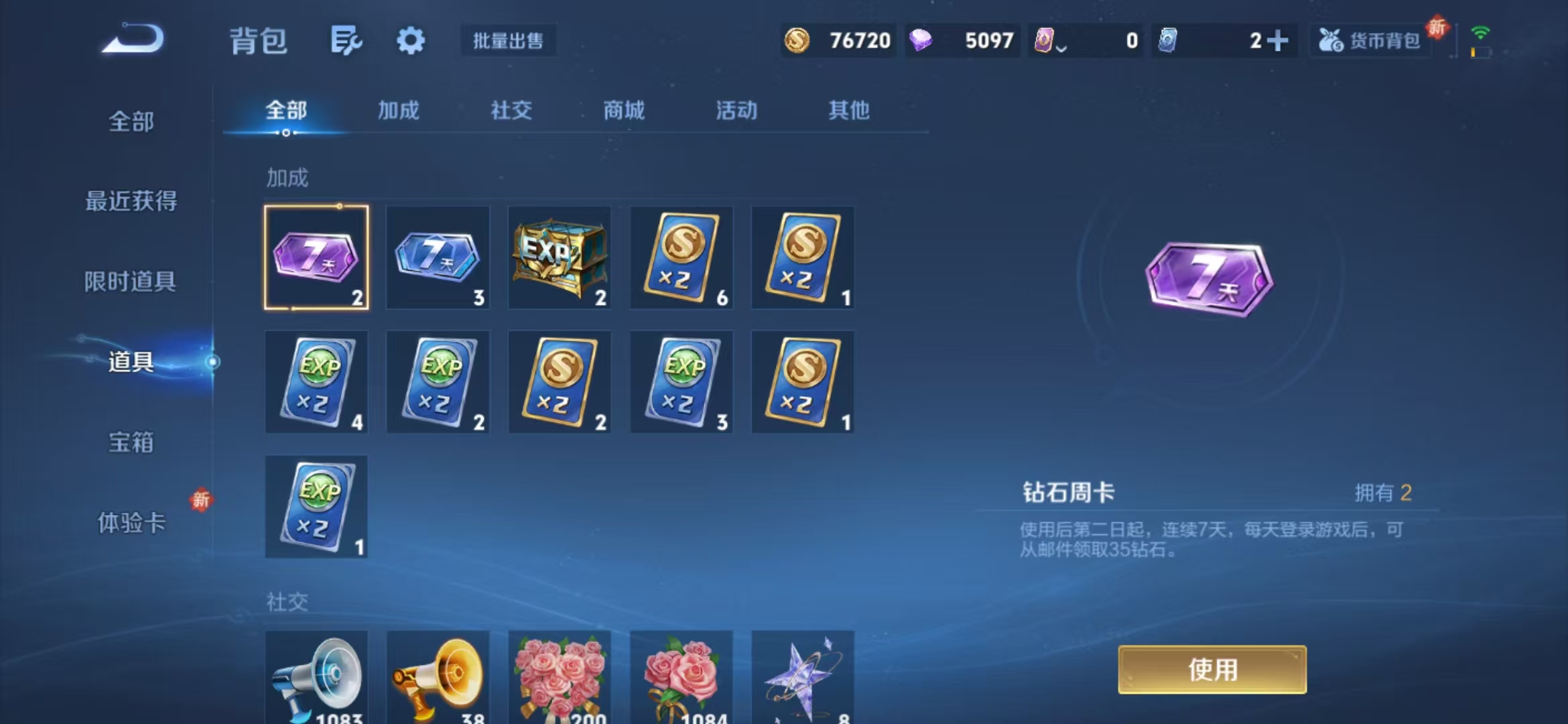Viewport: 1568px width, 724px height.
Task: Select the blue 7天 week card item
Action: pyautogui.click(x=438, y=258)
